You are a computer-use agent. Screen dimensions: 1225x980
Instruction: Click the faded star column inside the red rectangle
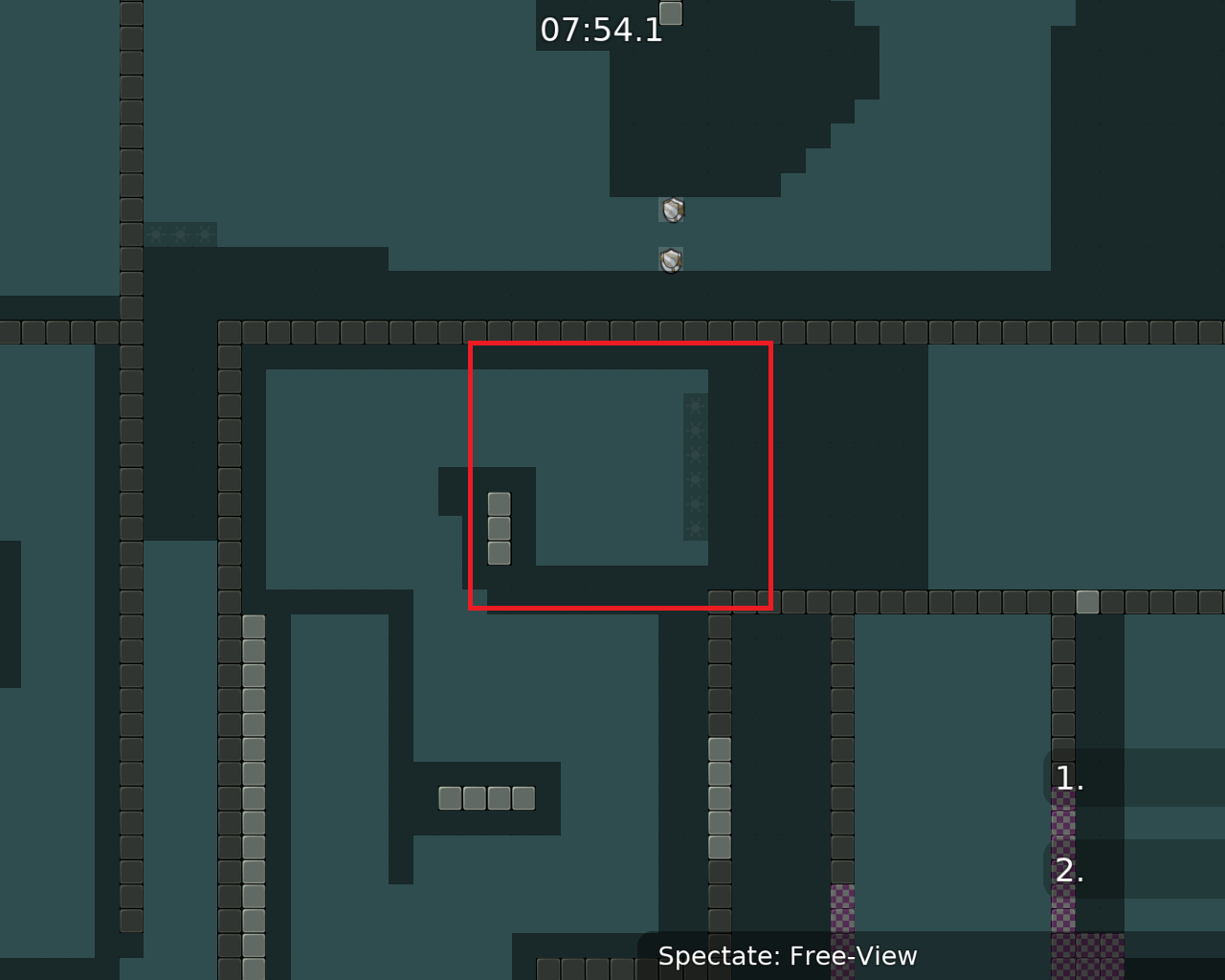[695, 469]
